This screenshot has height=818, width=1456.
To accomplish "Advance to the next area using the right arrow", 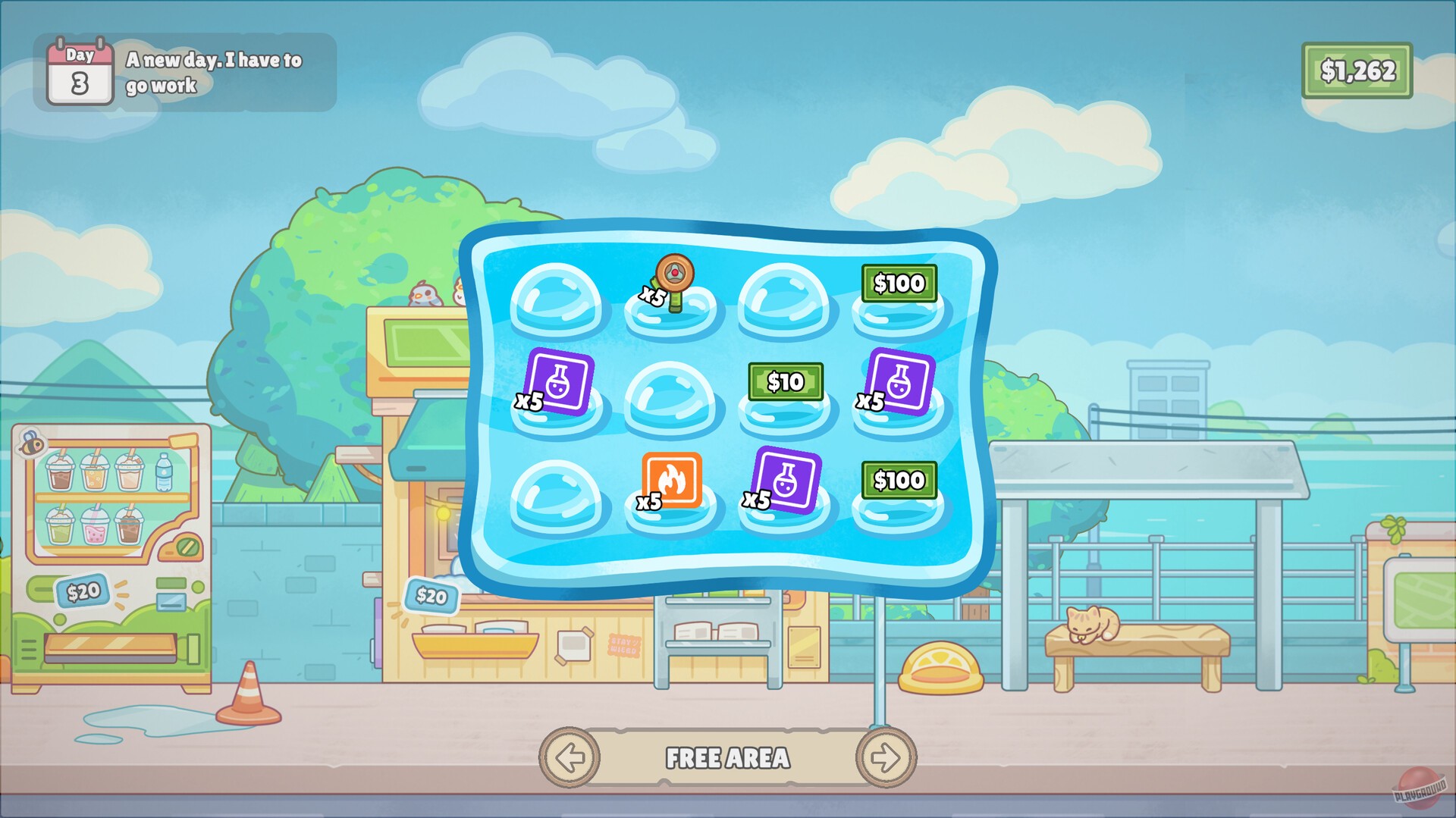I will coord(889,758).
